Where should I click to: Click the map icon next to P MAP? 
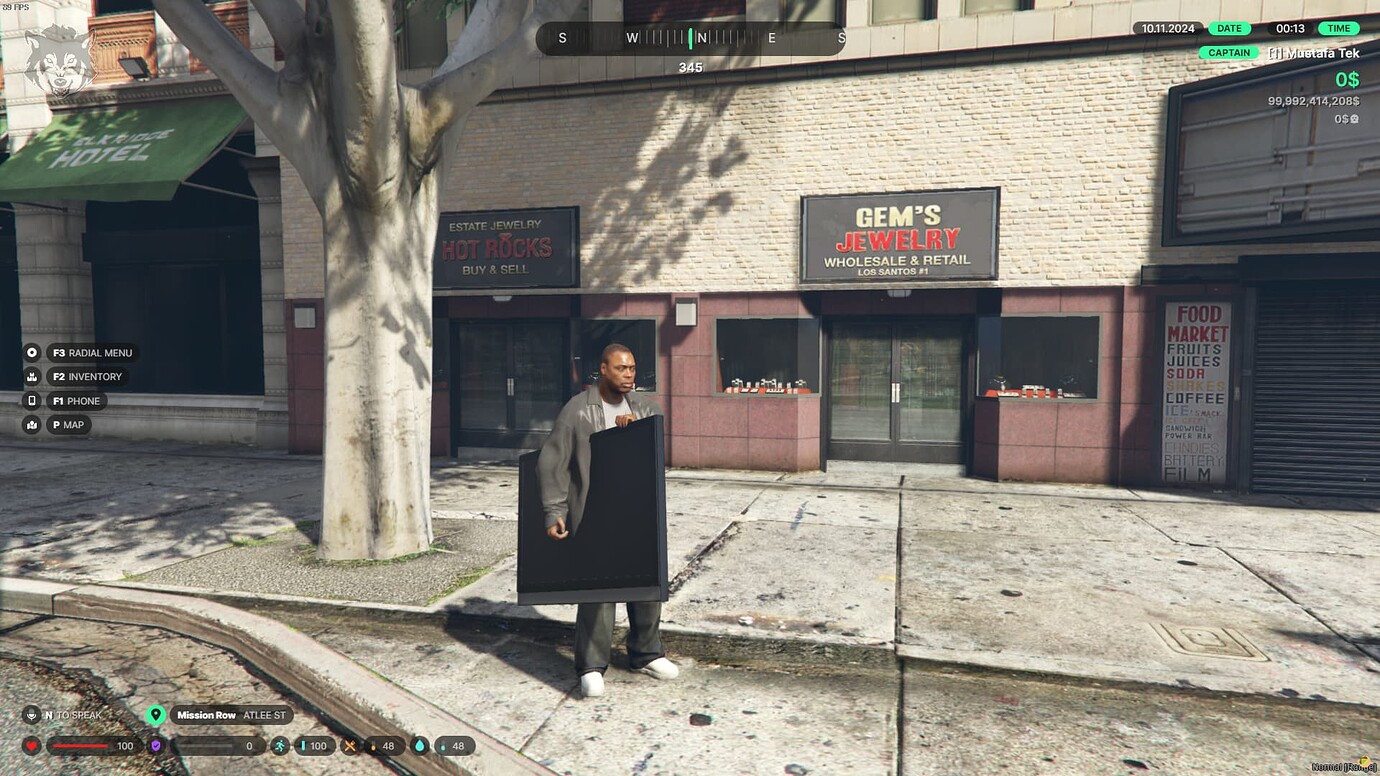coord(31,424)
